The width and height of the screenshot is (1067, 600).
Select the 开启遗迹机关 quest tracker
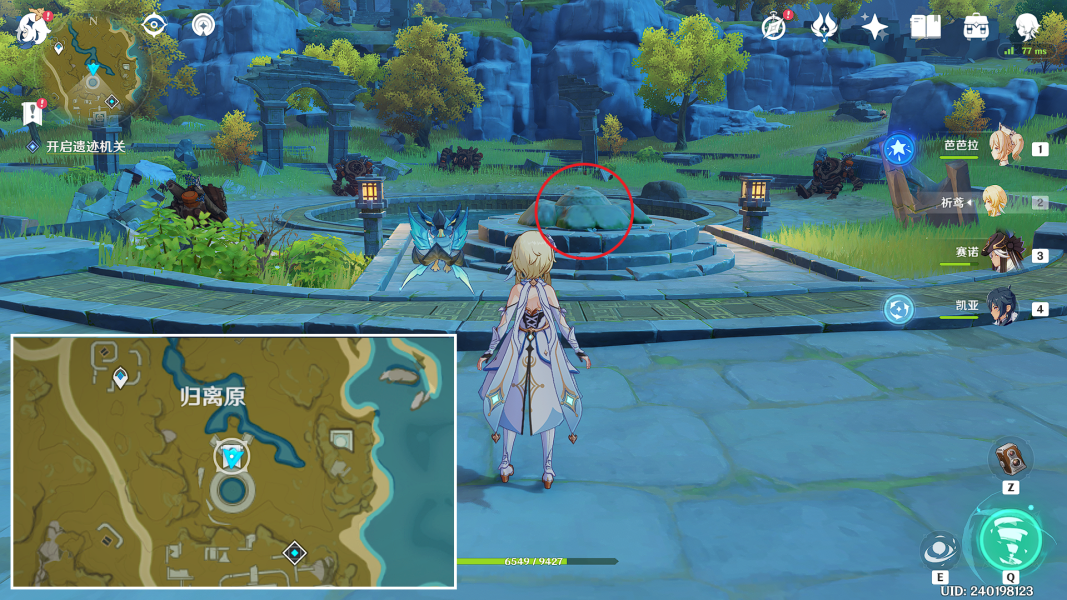coord(85,146)
